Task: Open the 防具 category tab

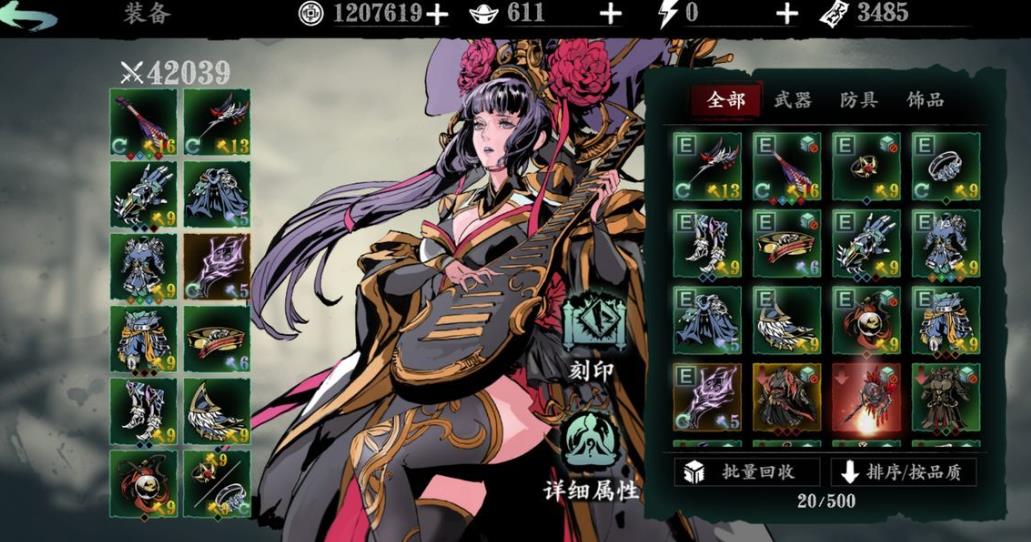Action: (859, 100)
